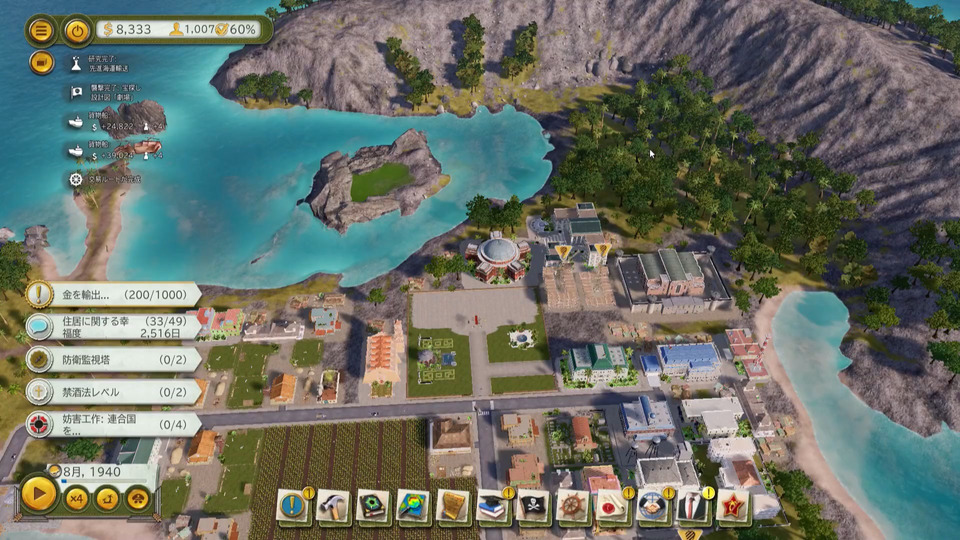Open the graduation cap research menu
960x540 pixels.
[493, 506]
